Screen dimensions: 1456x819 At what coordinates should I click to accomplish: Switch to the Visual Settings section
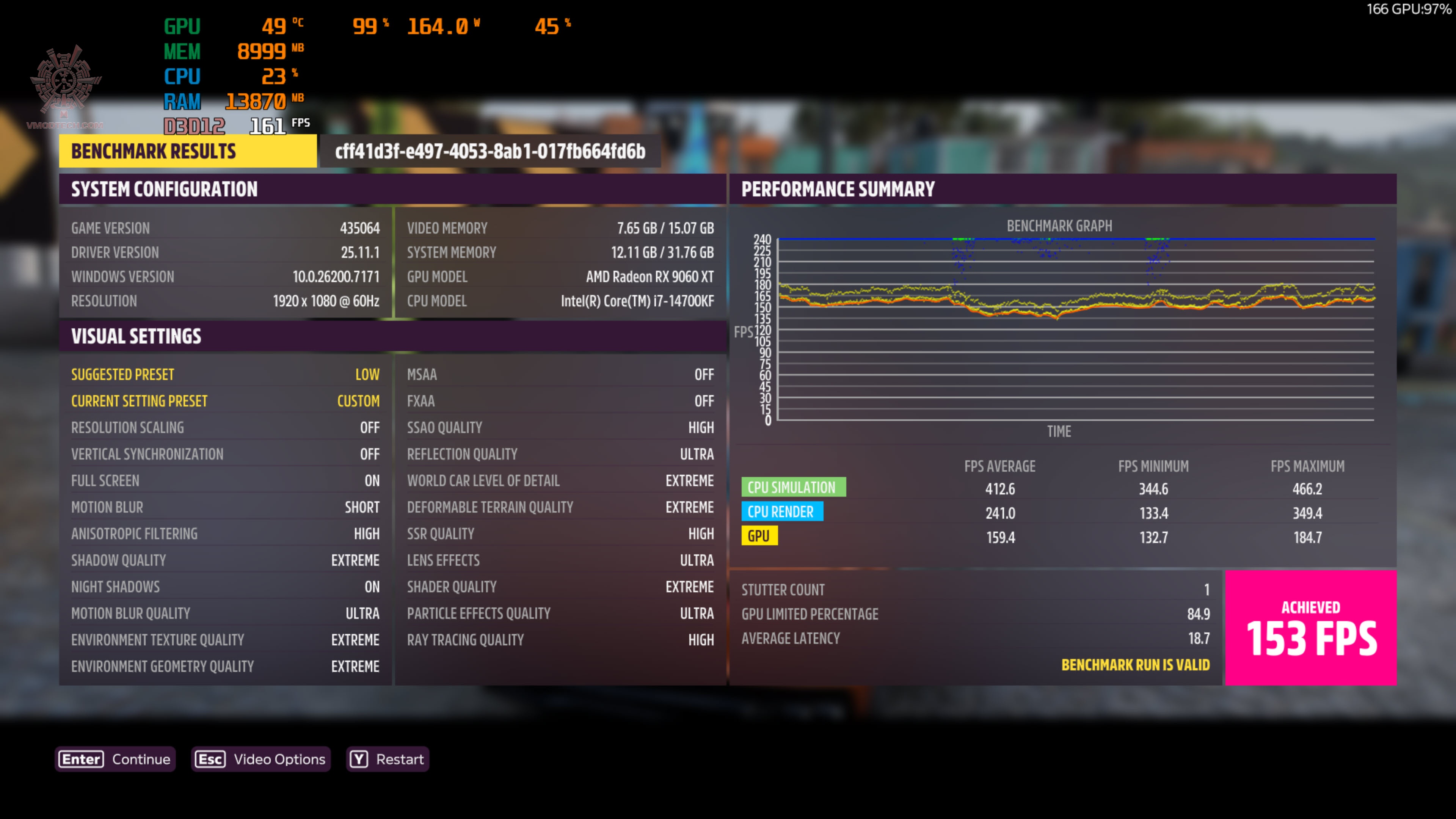pos(136,336)
